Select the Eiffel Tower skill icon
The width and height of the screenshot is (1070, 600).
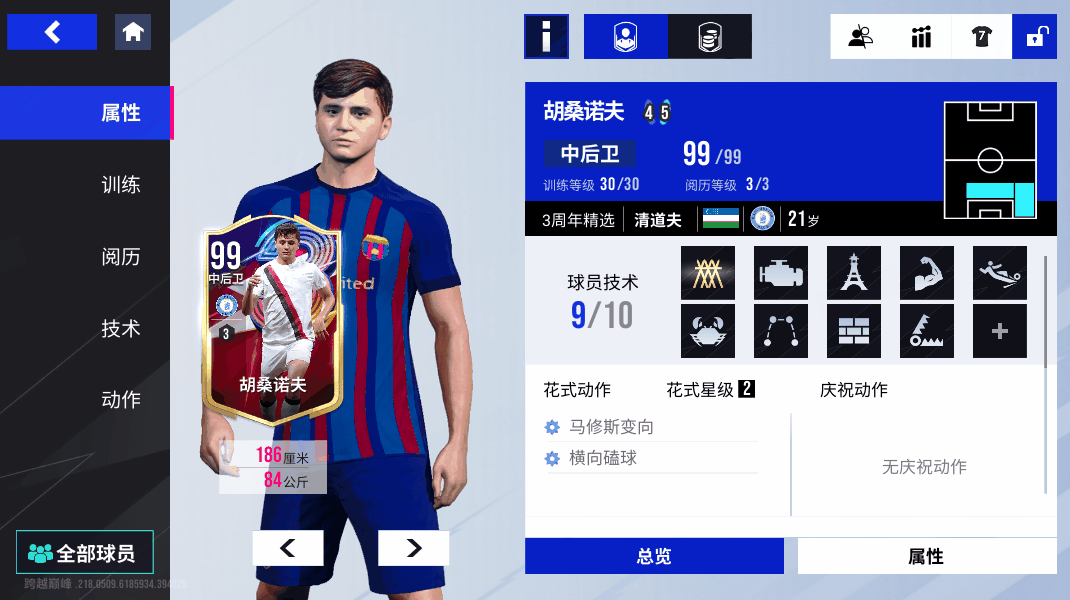(x=853, y=273)
